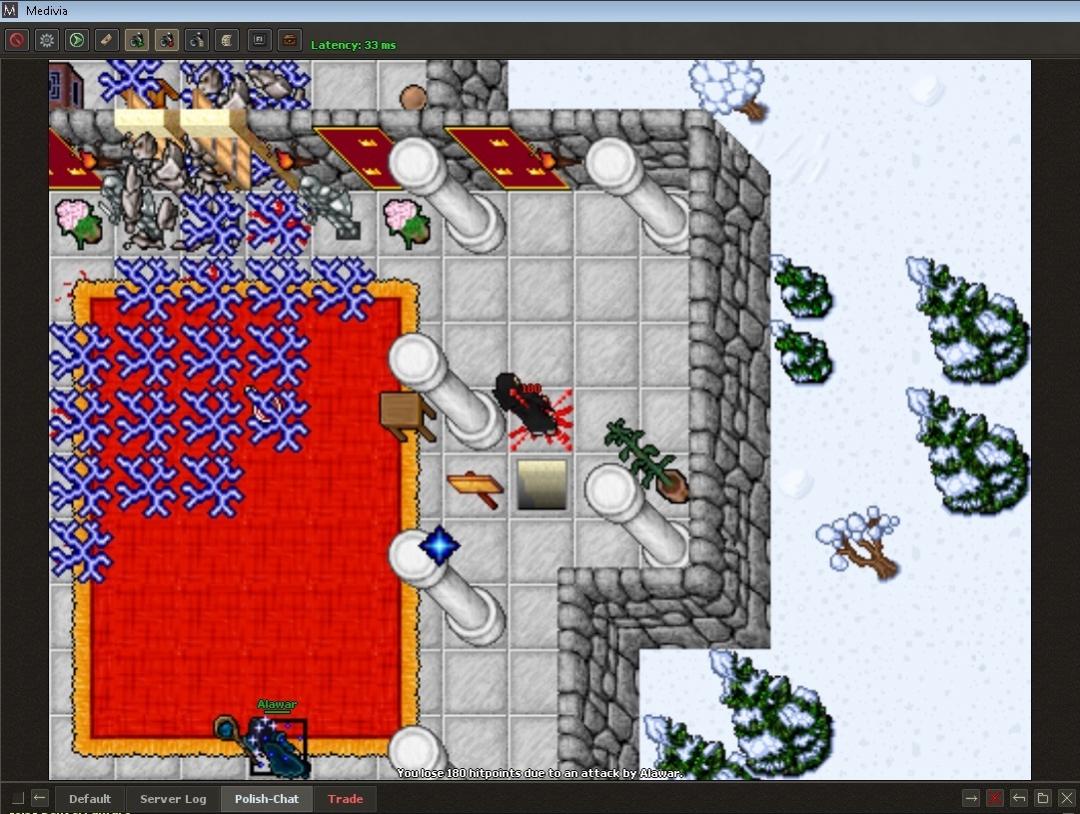Open the gear settings menu
This screenshot has height=814, width=1080.
(46, 40)
